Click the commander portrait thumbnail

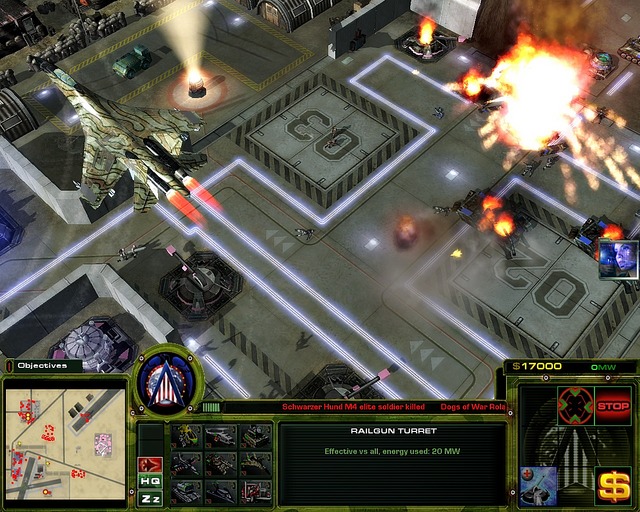point(618,259)
